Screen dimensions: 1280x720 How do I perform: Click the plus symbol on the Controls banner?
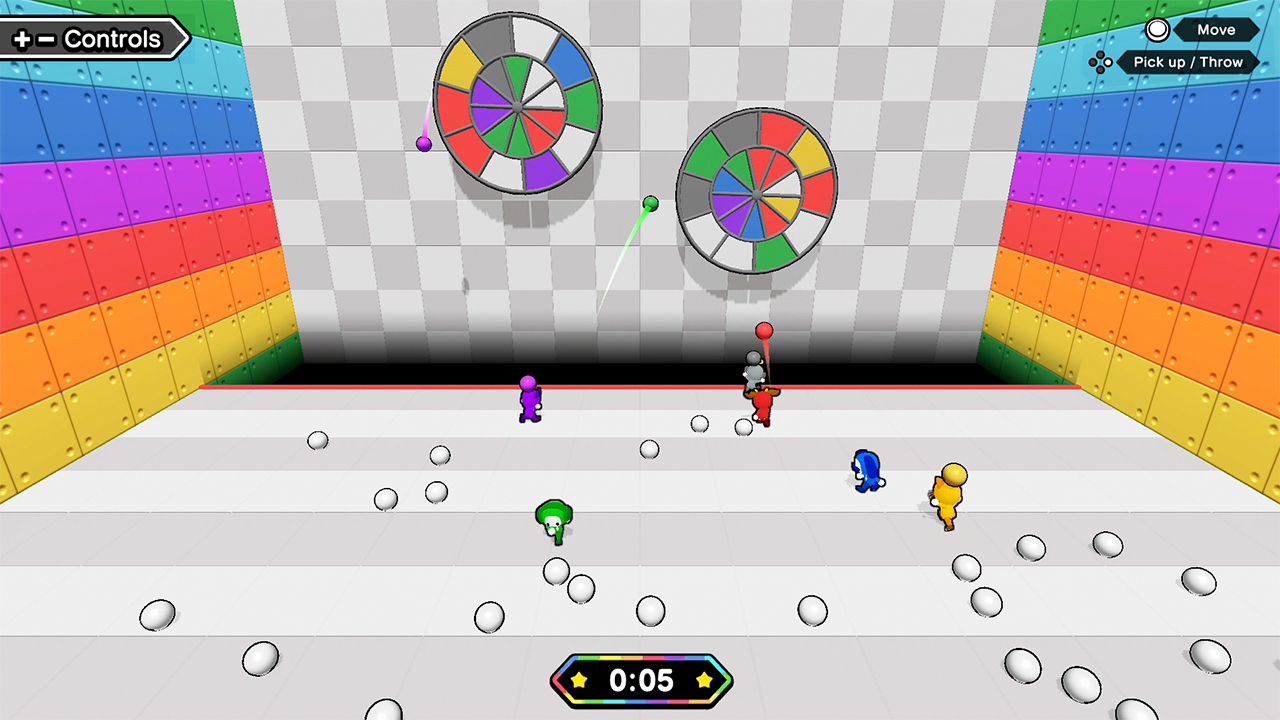tap(22, 38)
